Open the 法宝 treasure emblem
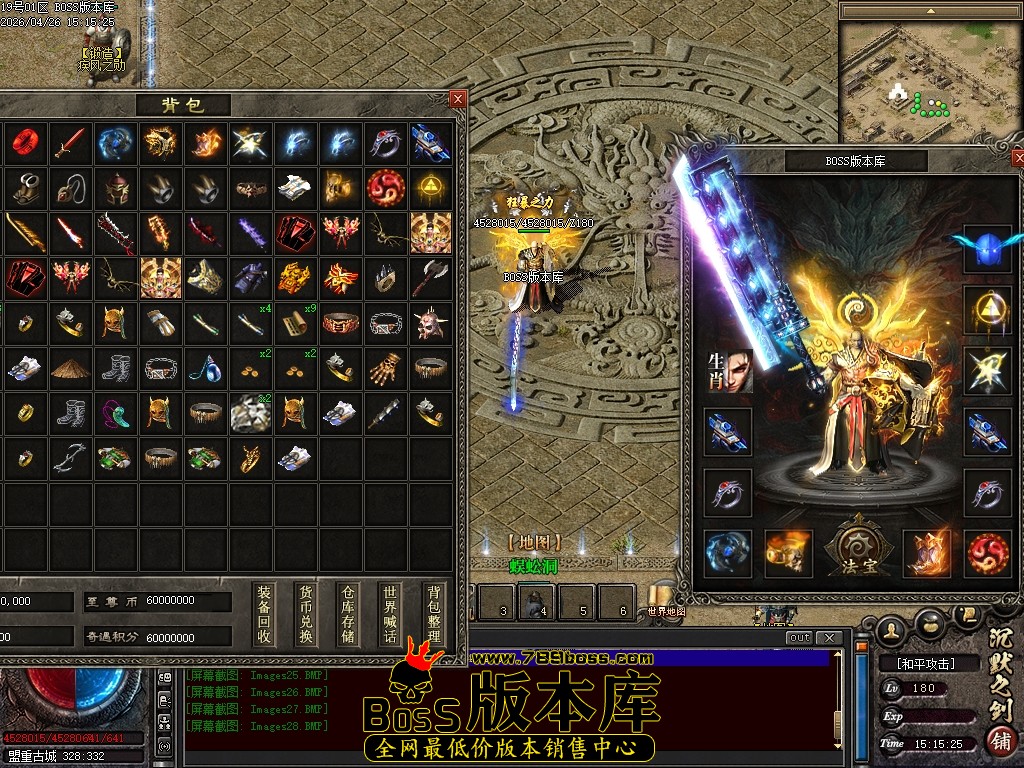 tap(856, 548)
